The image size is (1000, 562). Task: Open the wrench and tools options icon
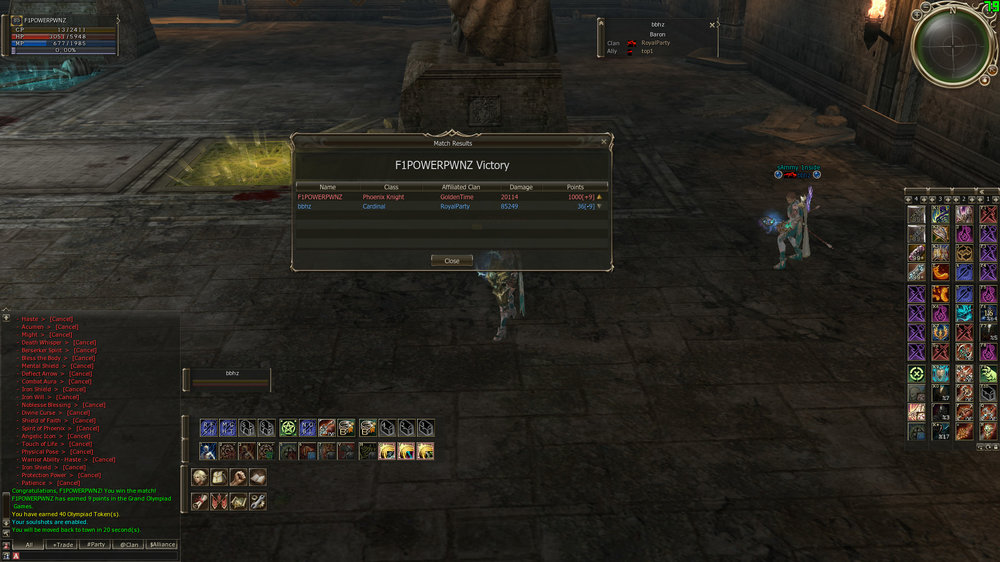(x=258, y=501)
